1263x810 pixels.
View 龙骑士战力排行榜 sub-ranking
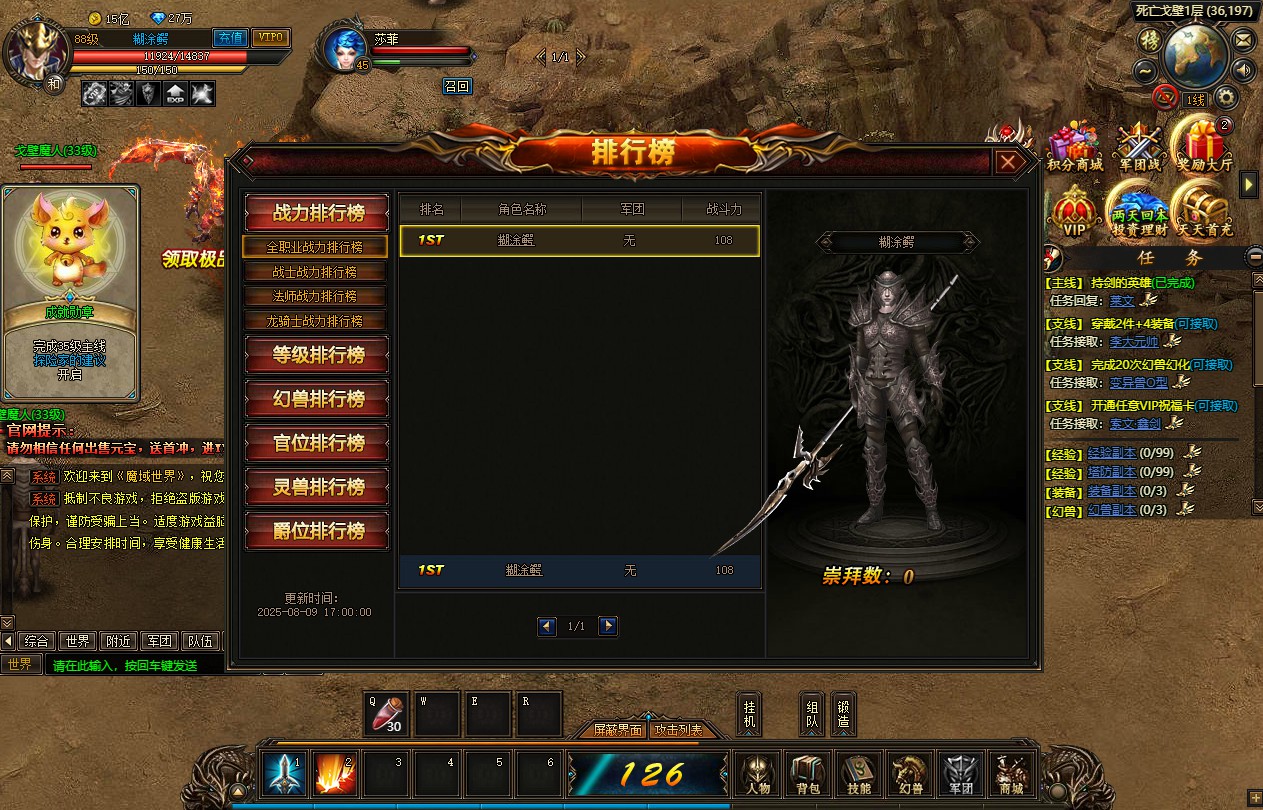point(315,321)
